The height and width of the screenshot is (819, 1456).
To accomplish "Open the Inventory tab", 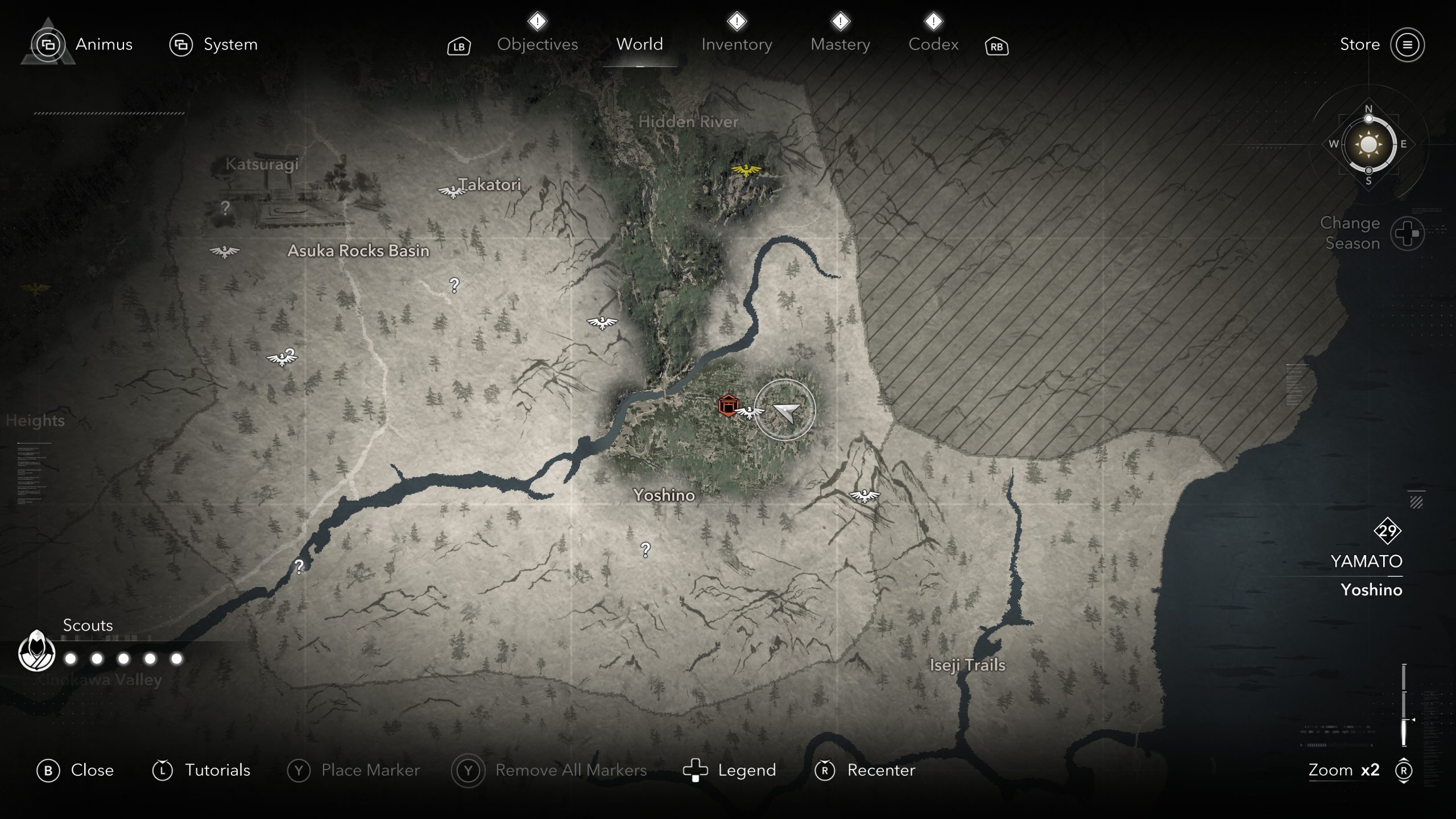I will 737,44.
